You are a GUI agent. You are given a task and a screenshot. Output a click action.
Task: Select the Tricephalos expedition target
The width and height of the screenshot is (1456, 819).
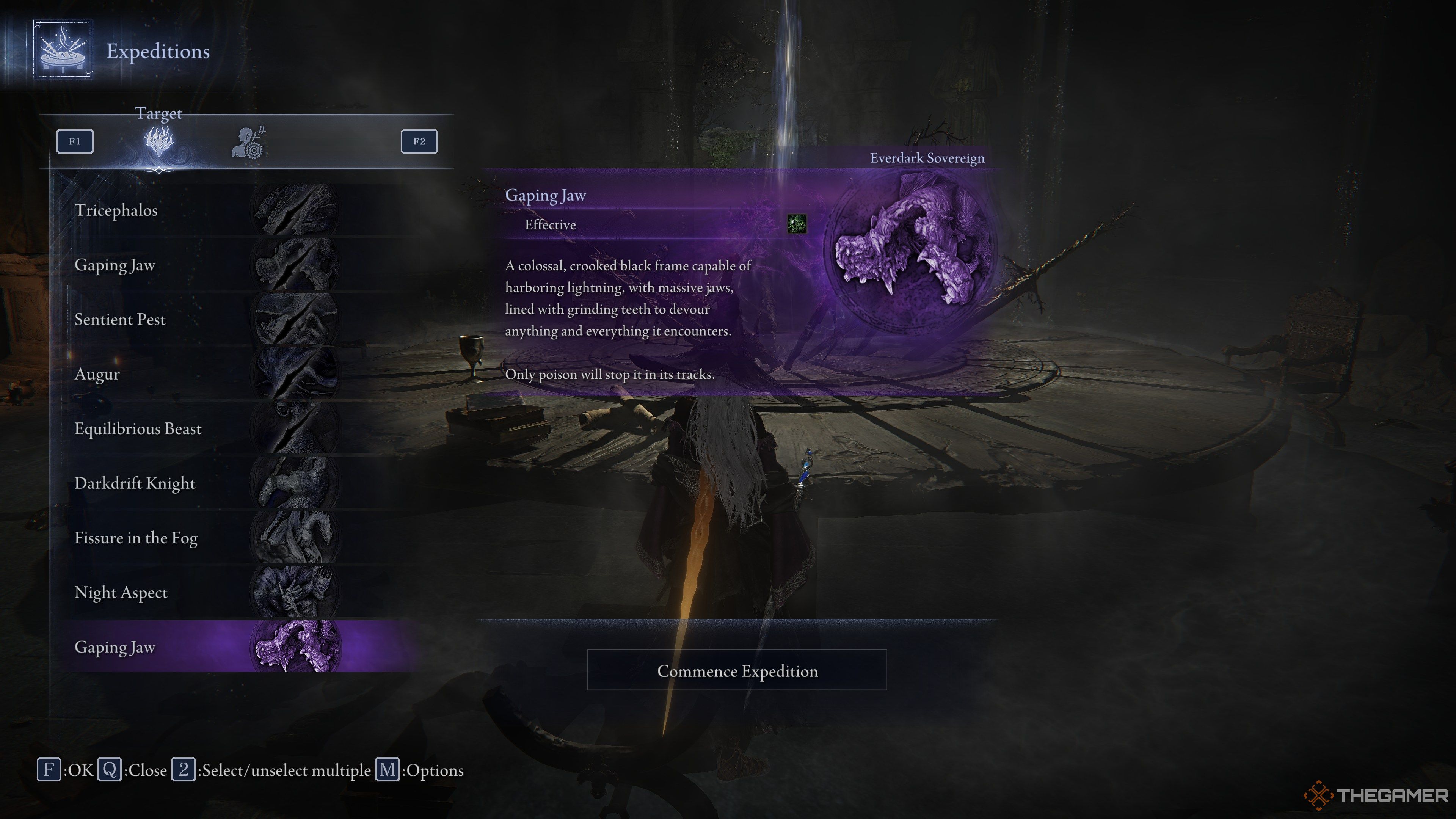click(226, 210)
